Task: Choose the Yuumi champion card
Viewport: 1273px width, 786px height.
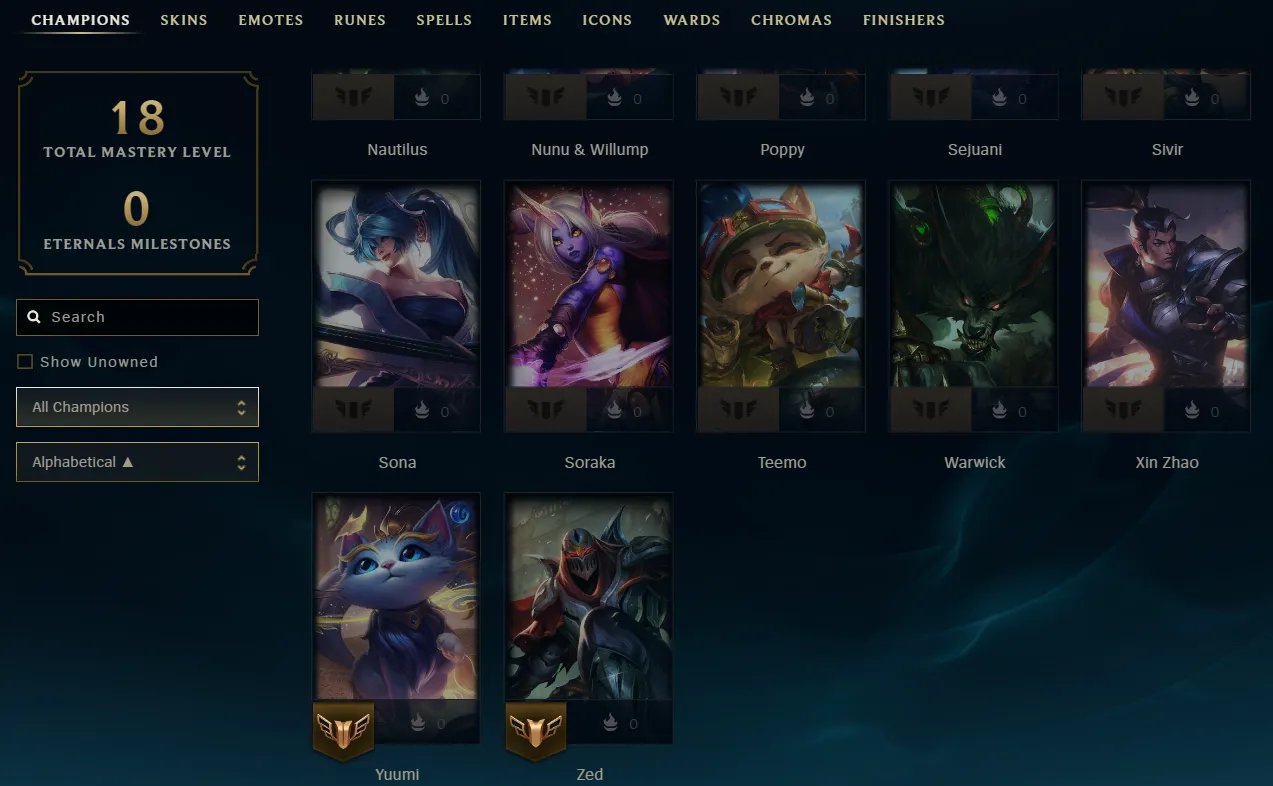Action: coord(396,600)
